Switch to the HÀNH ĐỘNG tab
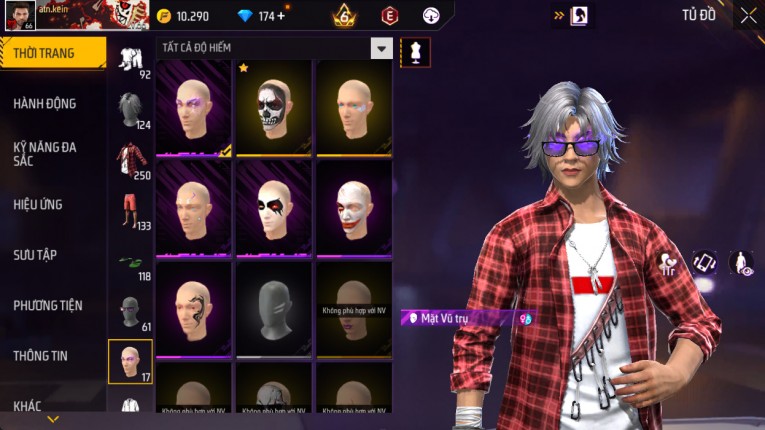 pyautogui.click(x=45, y=104)
